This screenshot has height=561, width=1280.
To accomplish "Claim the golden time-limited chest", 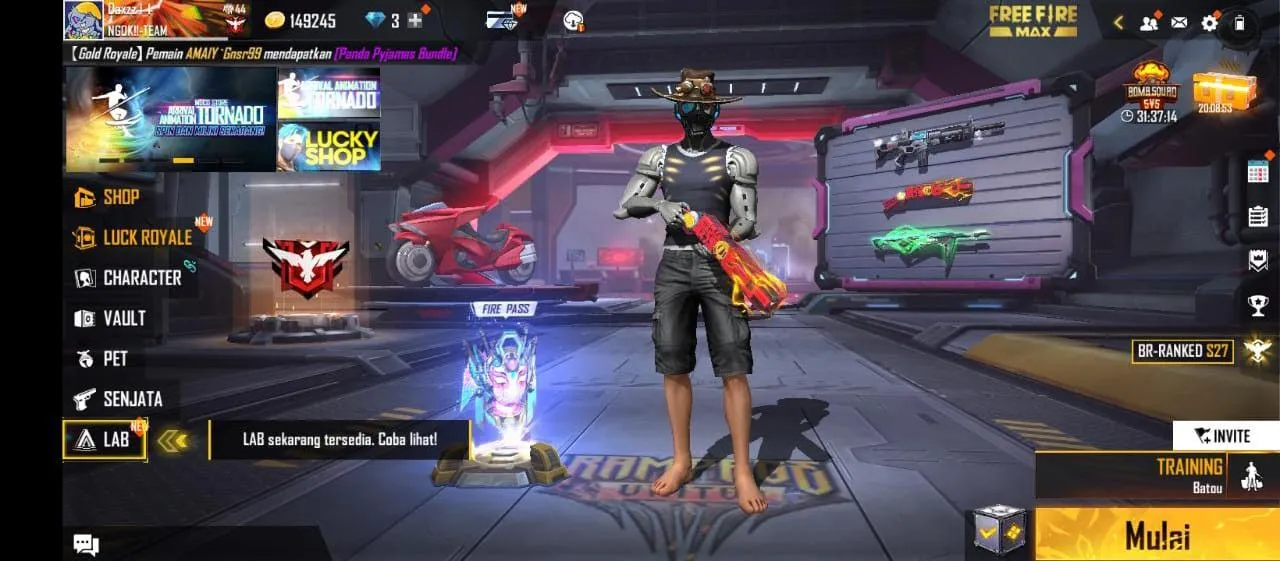I will (x=1216, y=92).
